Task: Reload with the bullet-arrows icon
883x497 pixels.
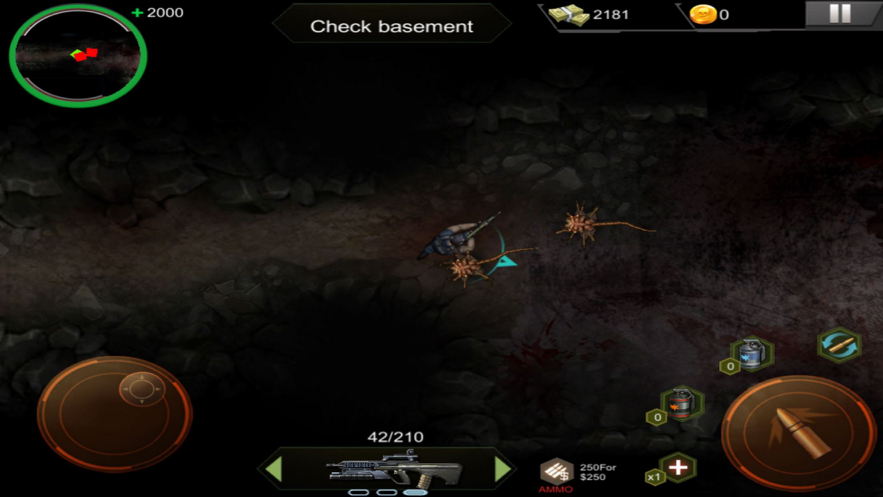Action: [838, 346]
